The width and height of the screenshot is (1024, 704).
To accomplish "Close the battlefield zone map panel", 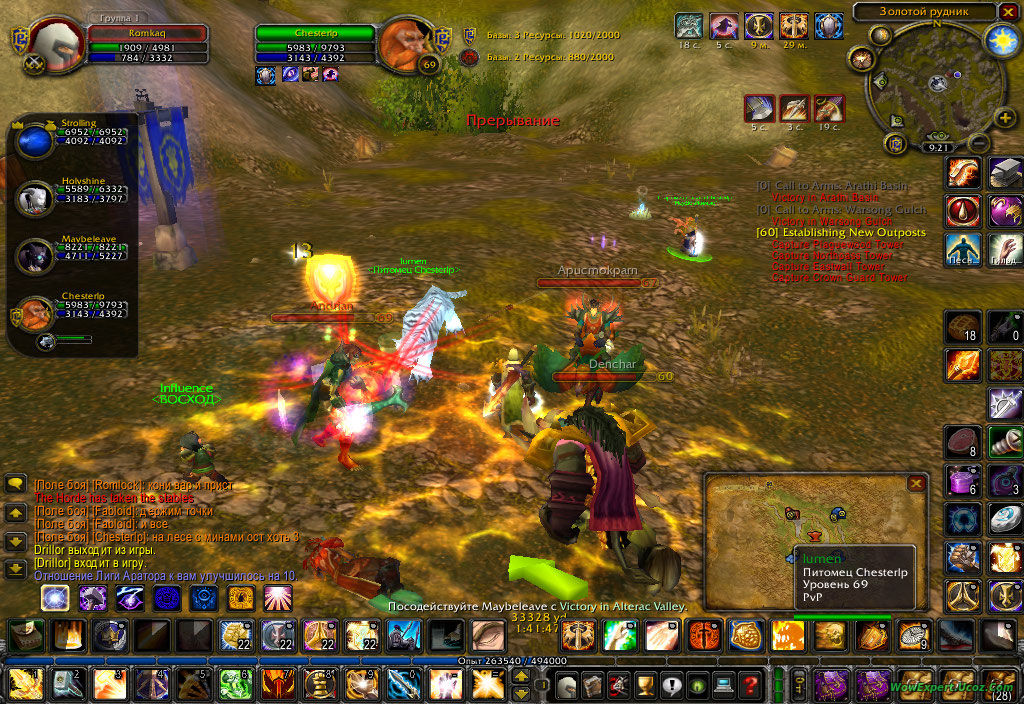I will pos(915,483).
